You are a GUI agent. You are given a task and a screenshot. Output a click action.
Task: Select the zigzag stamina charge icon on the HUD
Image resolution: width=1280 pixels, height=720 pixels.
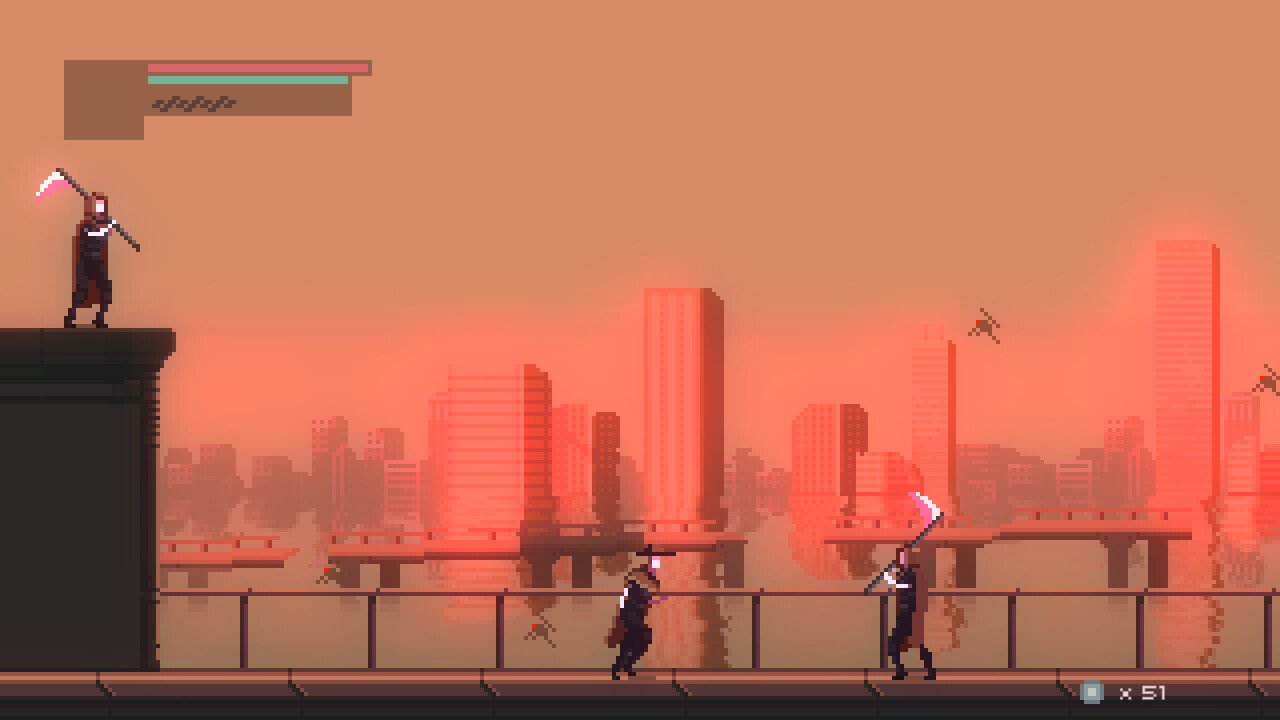click(x=195, y=101)
